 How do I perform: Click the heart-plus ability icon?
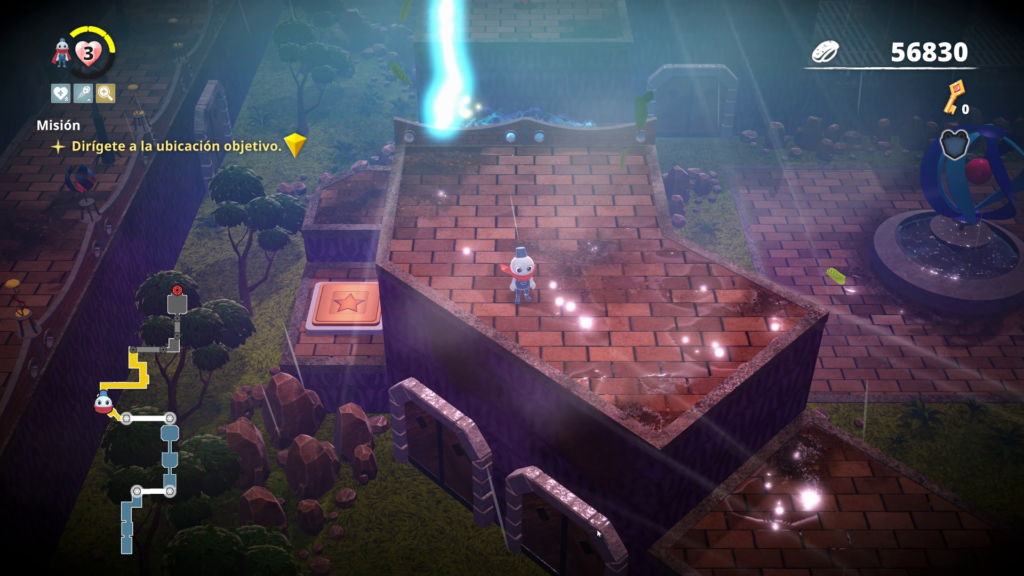61,94
